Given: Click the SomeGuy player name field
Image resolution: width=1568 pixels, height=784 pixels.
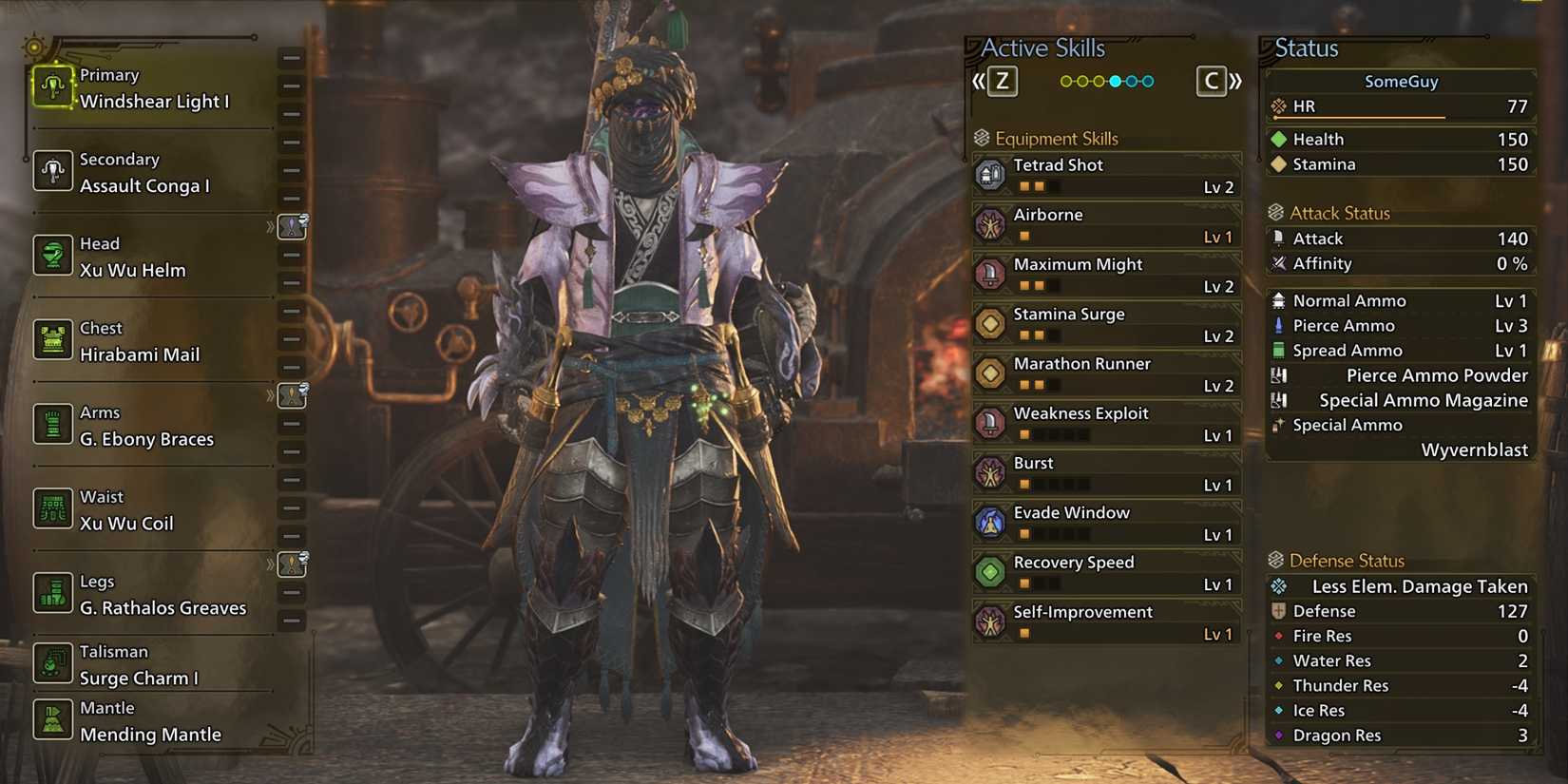Looking at the screenshot, I should point(1401,82).
